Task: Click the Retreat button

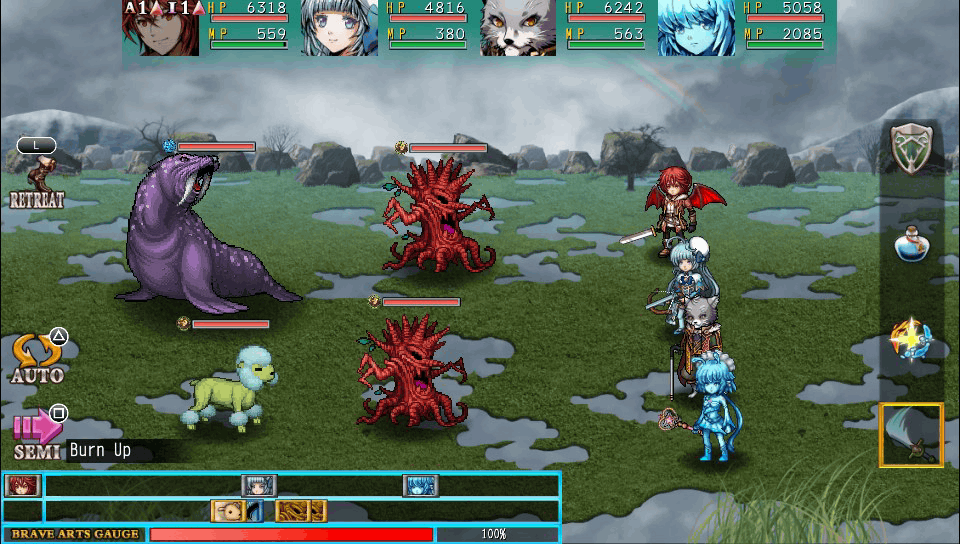Action: pyautogui.click(x=37, y=180)
